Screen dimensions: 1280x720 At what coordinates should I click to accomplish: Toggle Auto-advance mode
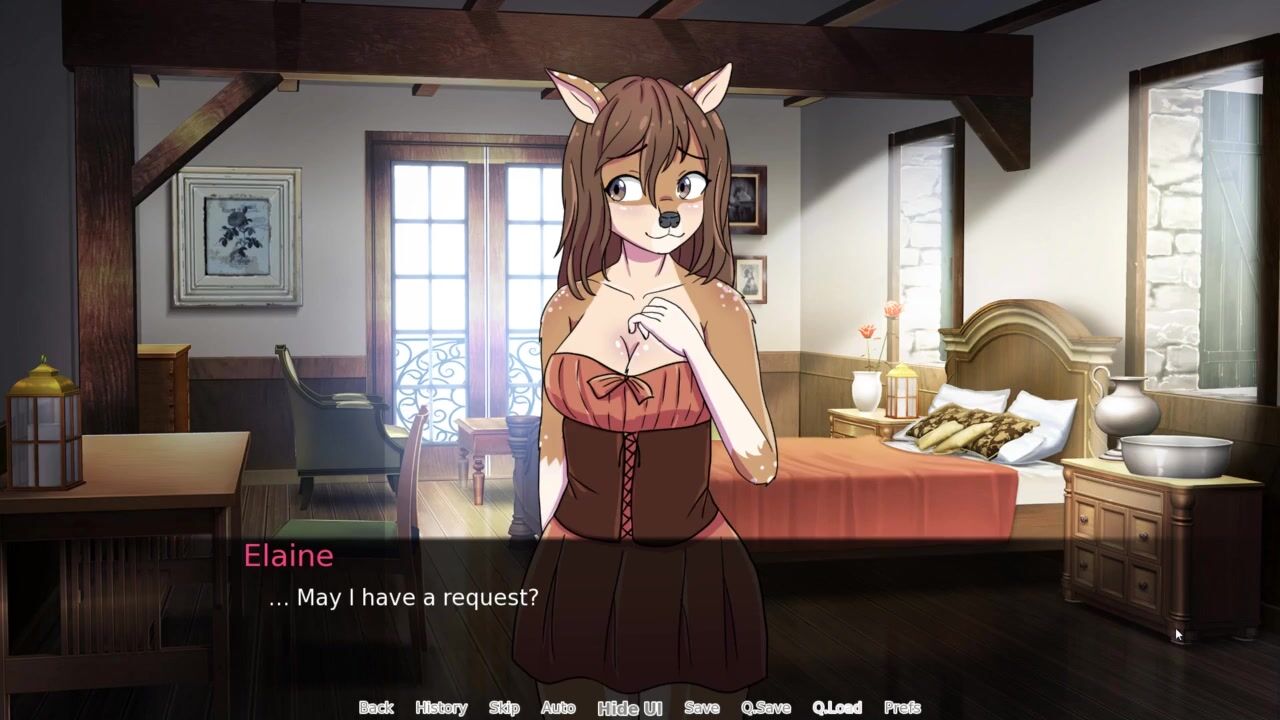click(558, 707)
